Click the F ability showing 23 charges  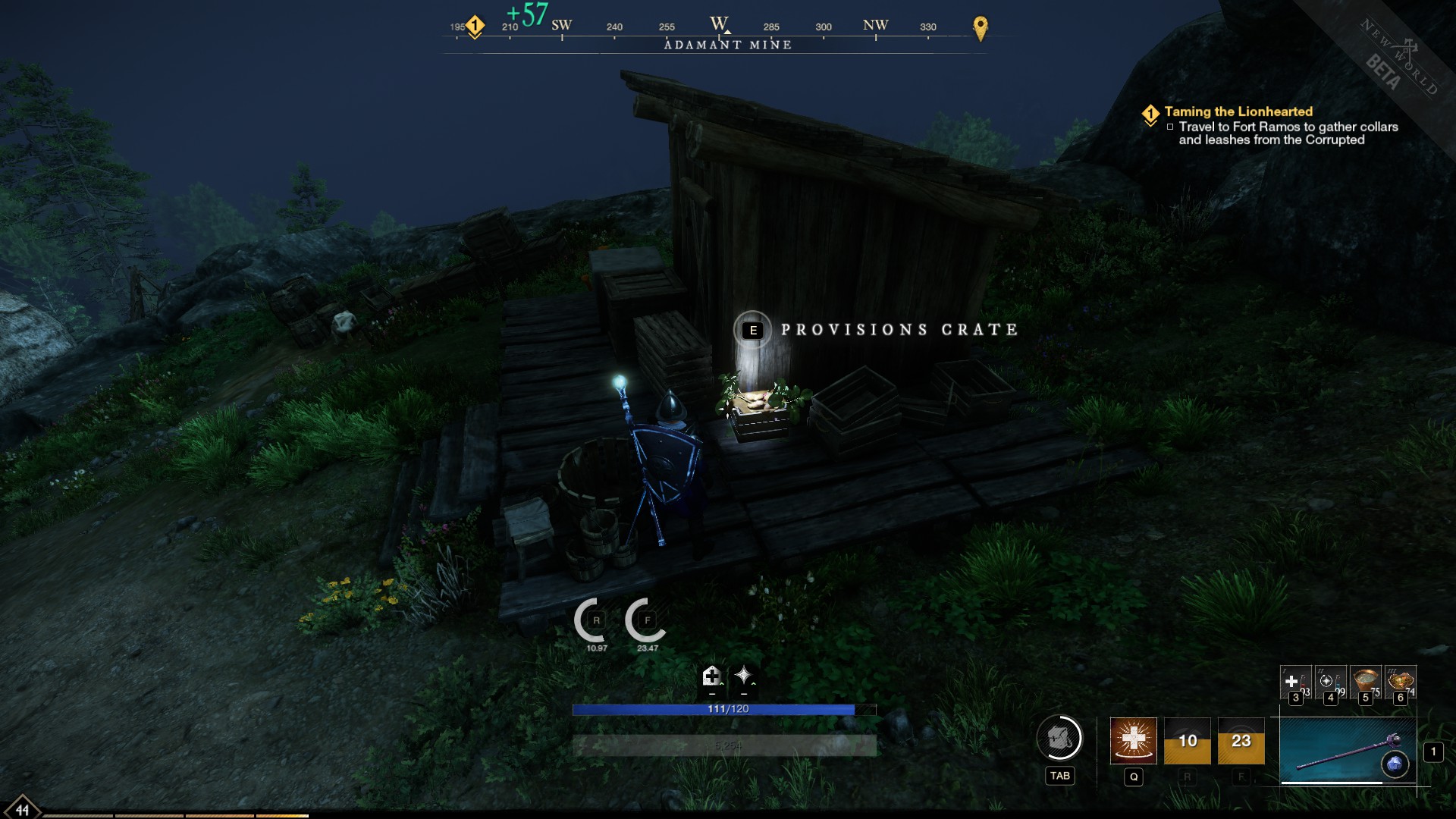click(1241, 739)
